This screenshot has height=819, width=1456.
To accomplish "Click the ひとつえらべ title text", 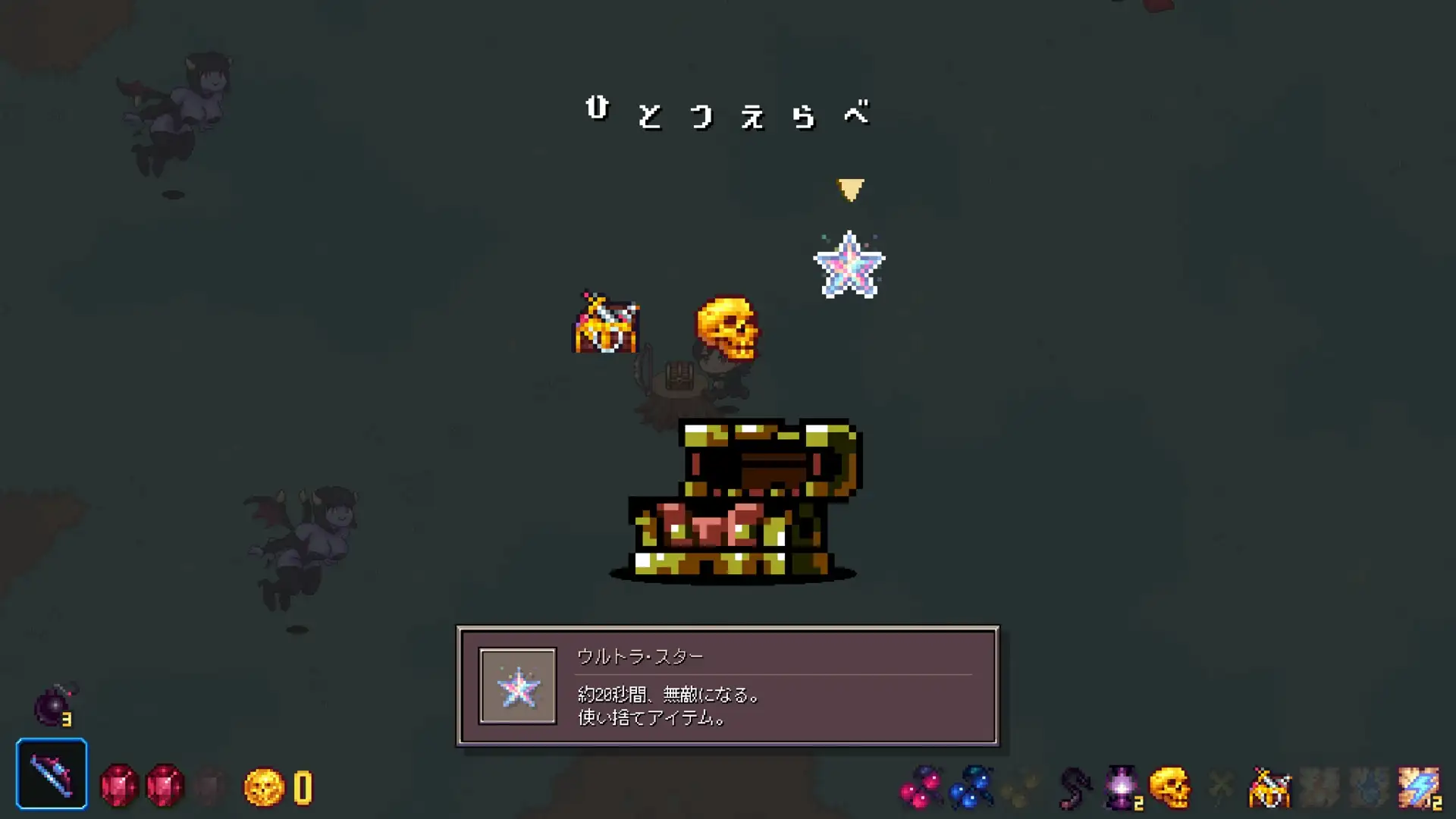I will 728,114.
